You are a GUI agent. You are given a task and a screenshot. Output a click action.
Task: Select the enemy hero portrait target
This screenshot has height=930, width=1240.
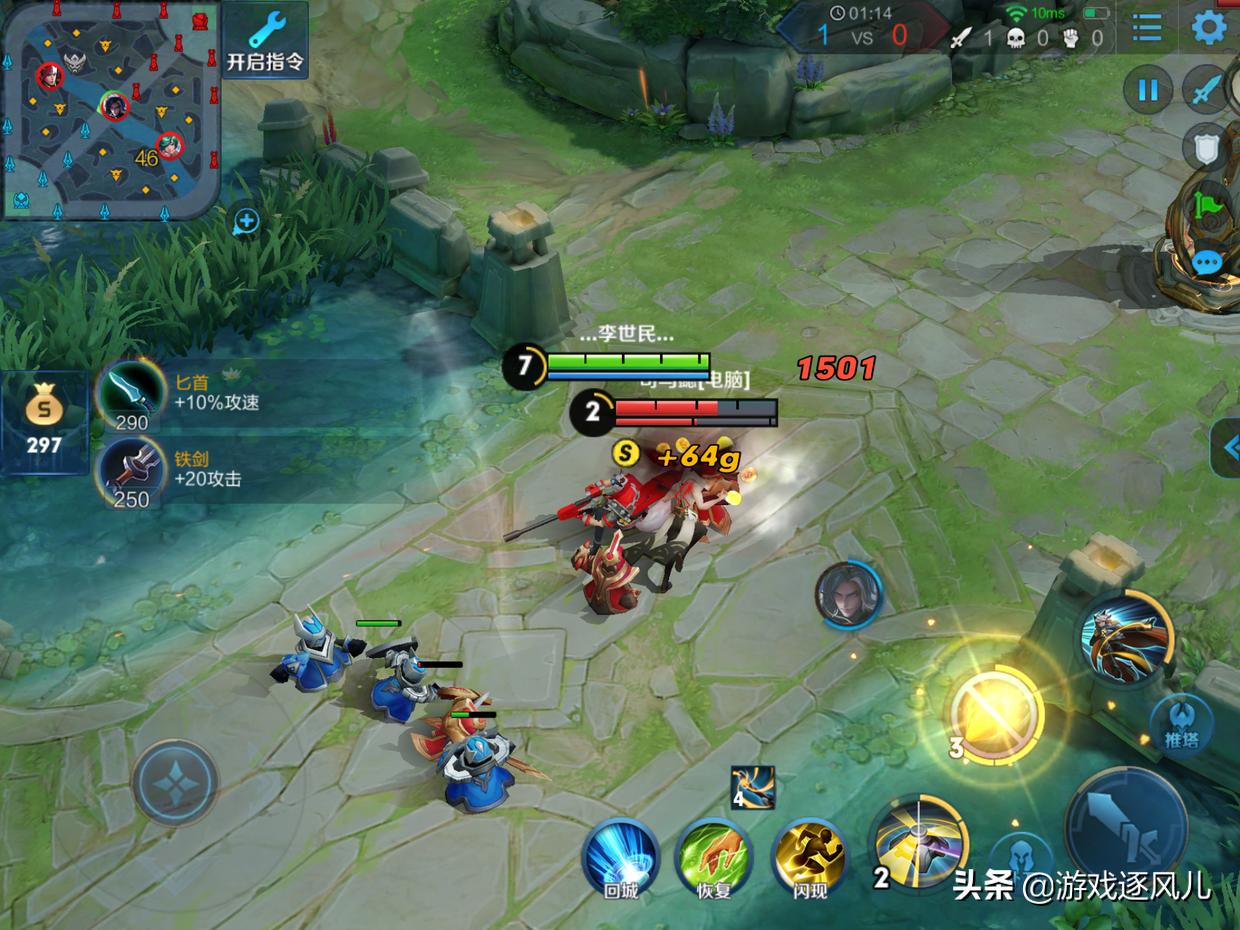(x=848, y=595)
